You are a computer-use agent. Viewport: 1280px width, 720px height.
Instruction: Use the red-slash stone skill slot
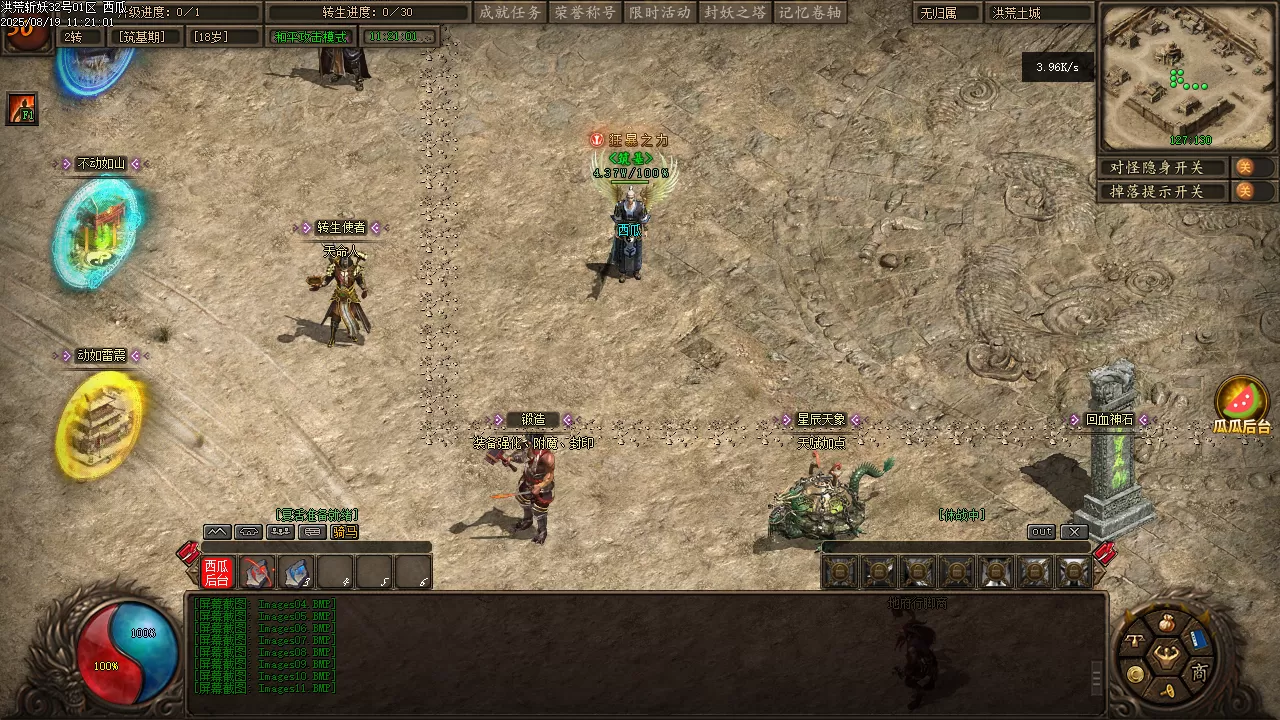point(258,572)
